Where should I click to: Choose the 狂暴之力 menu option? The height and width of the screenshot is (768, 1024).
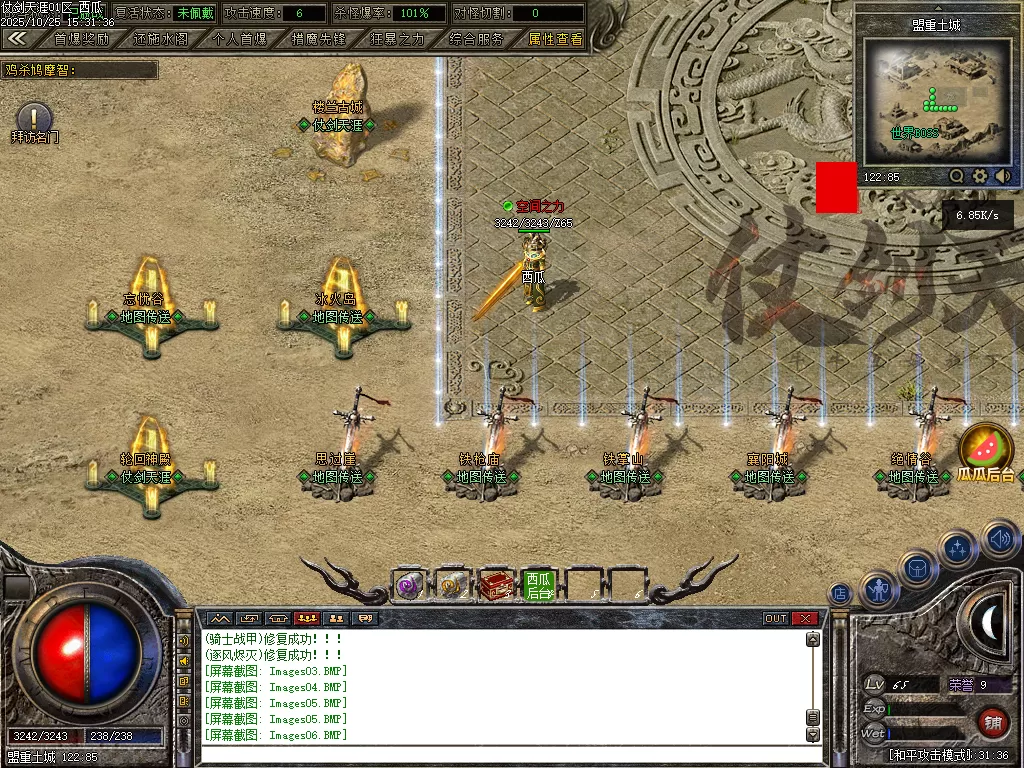[x=397, y=39]
